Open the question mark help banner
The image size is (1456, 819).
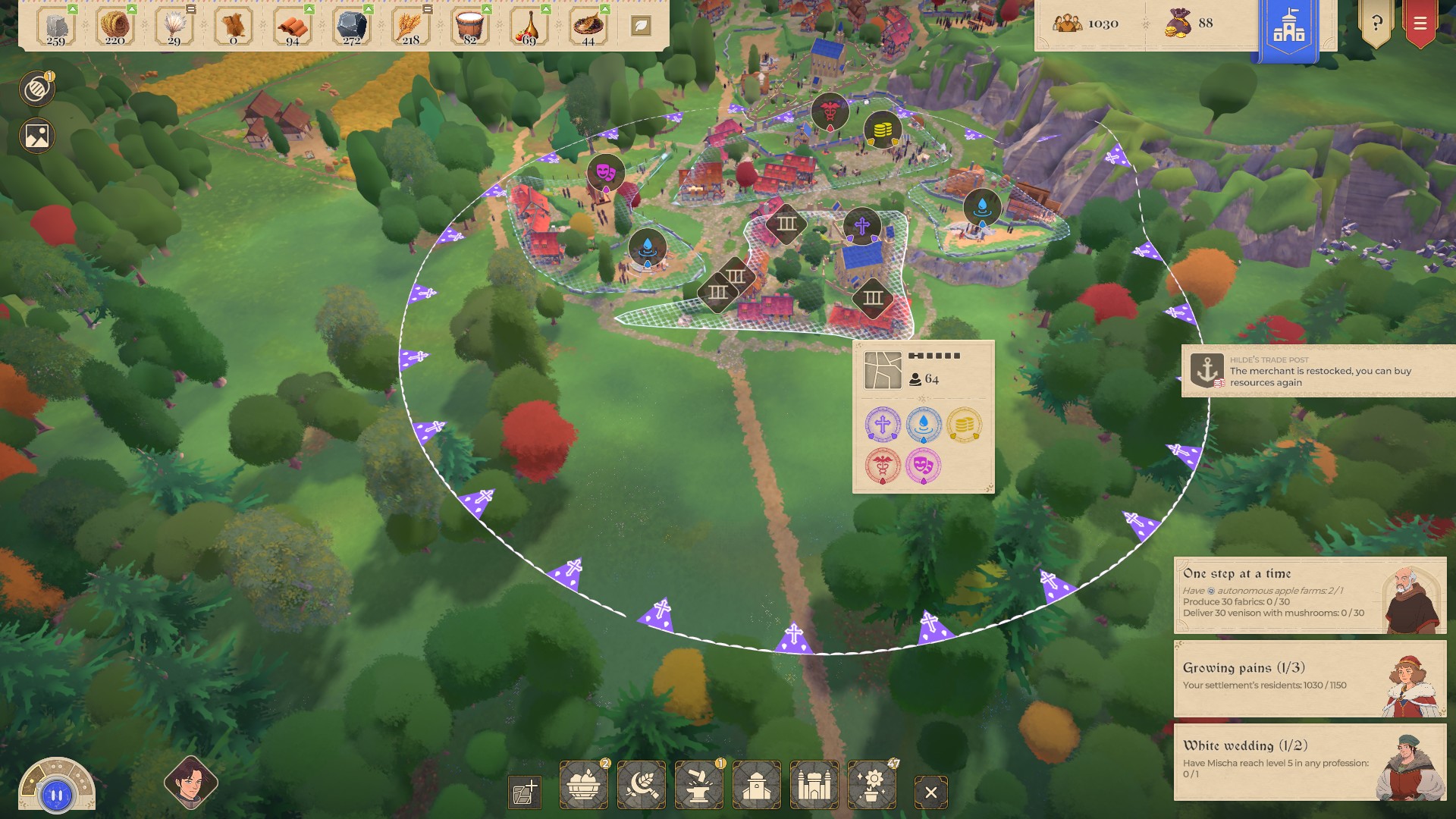pyautogui.click(x=1376, y=24)
